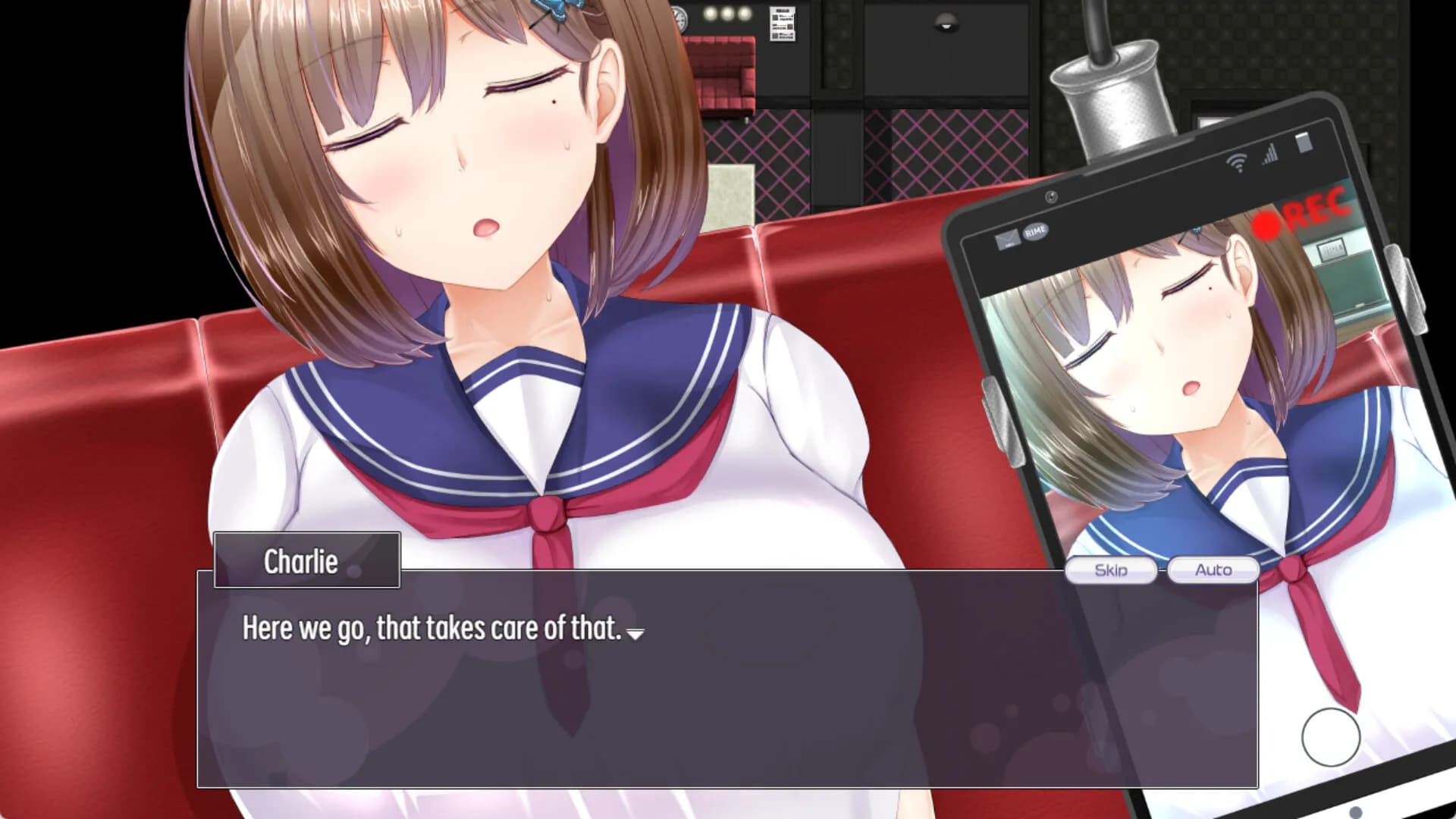Select the Charlie name plate
Image resolution: width=1456 pixels, height=819 pixels.
(x=306, y=561)
